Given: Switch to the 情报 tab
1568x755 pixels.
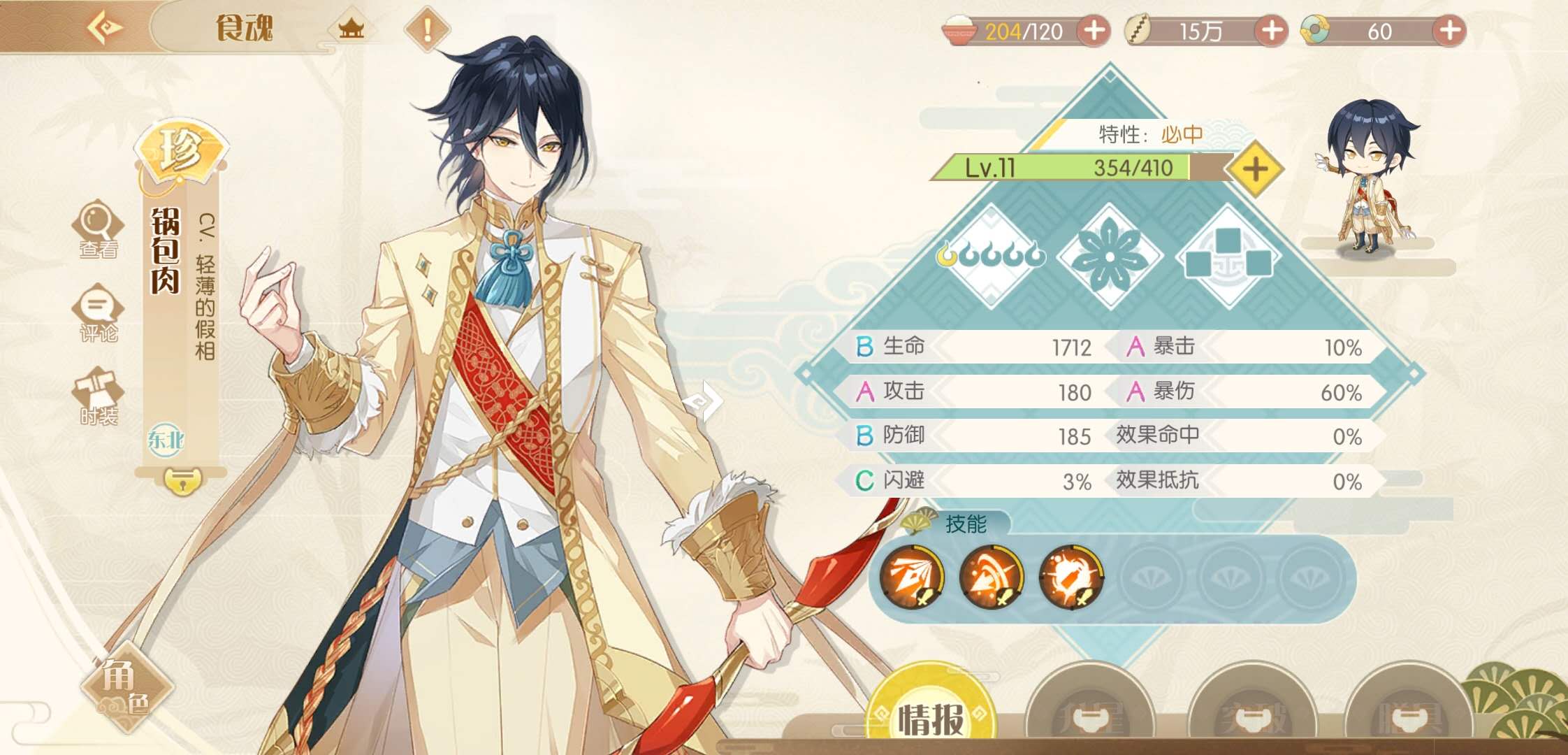Looking at the screenshot, I should [931, 717].
